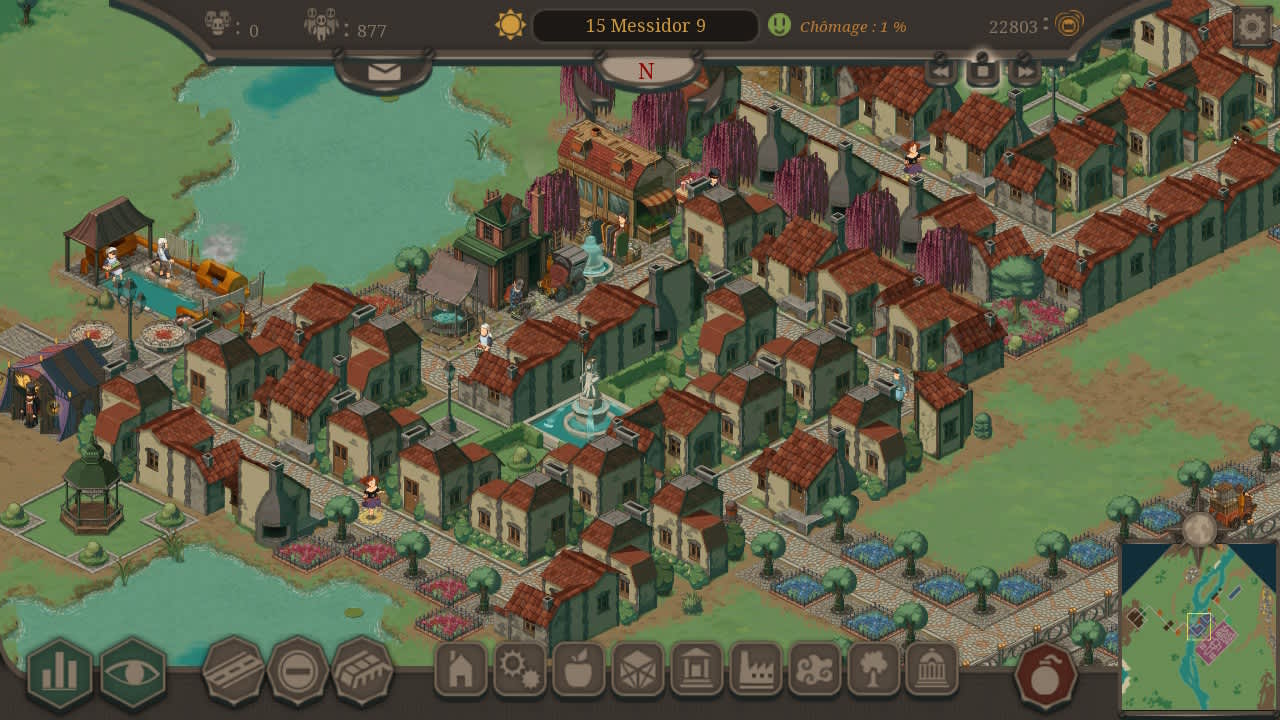The image size is (1280, 720).
Task: Open the gears production build category
Action: 520,669
